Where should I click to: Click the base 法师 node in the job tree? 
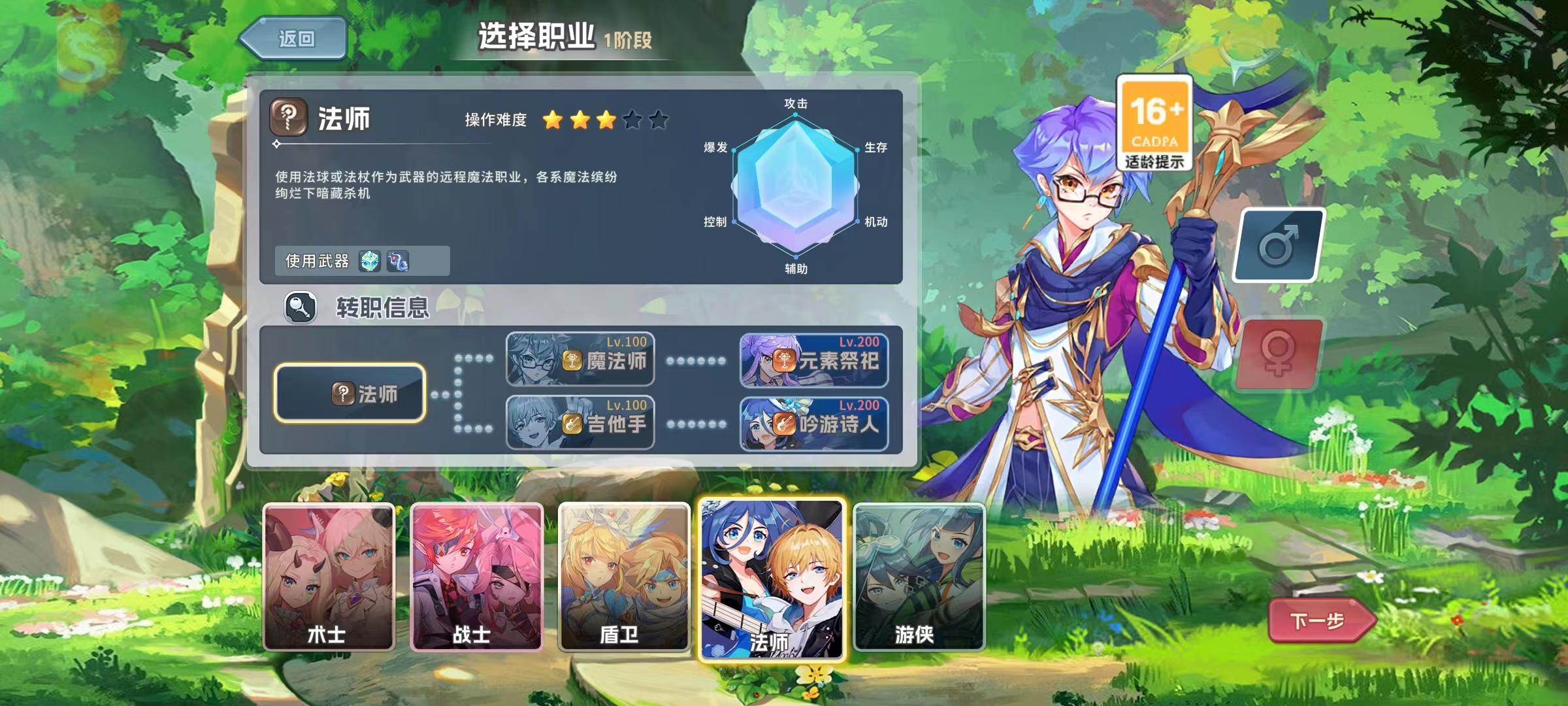pyautogui.click(x=351, y=393)
